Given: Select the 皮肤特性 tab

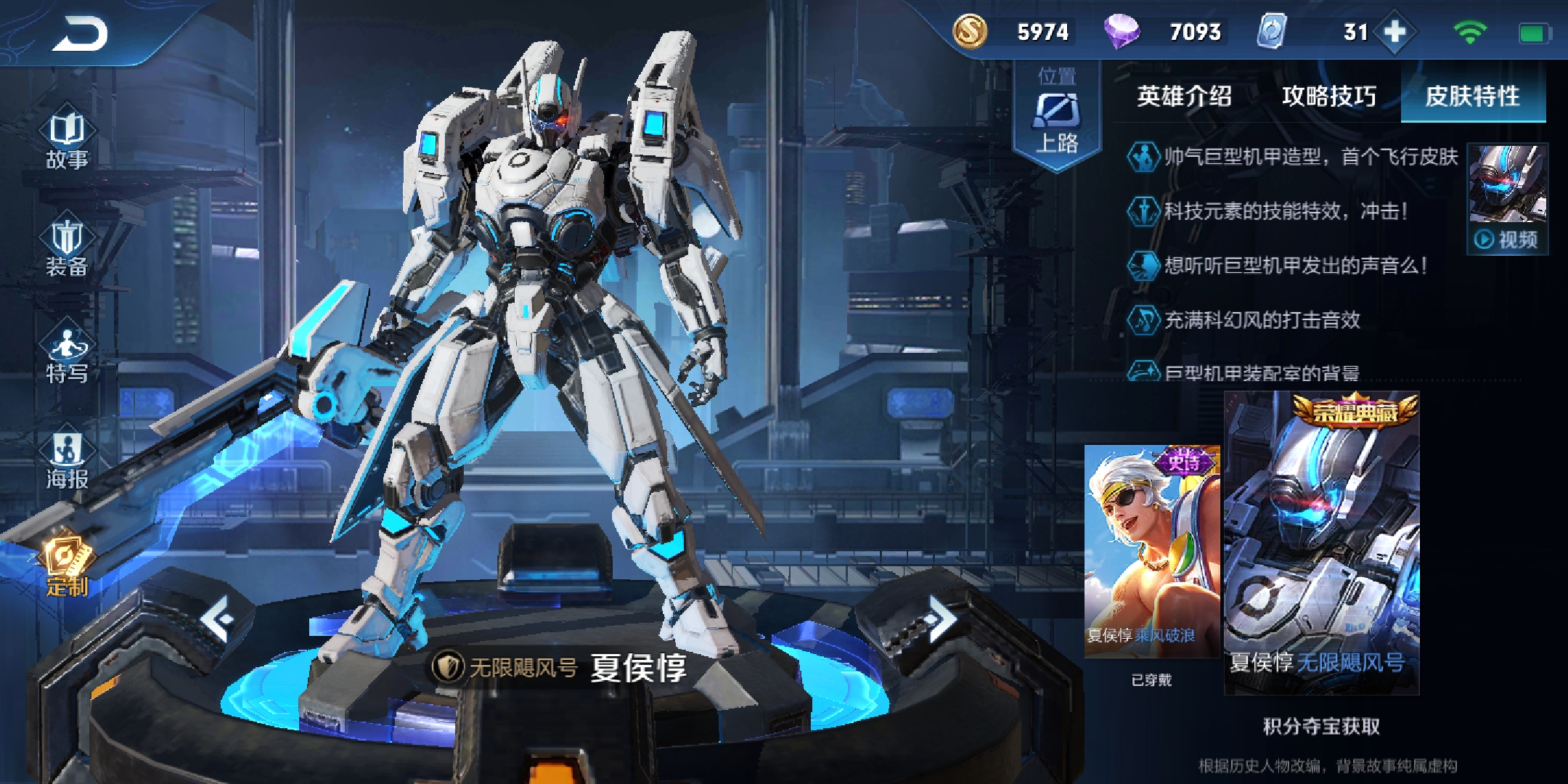Looking at the screenshot, I should (x=1472, y=96).
